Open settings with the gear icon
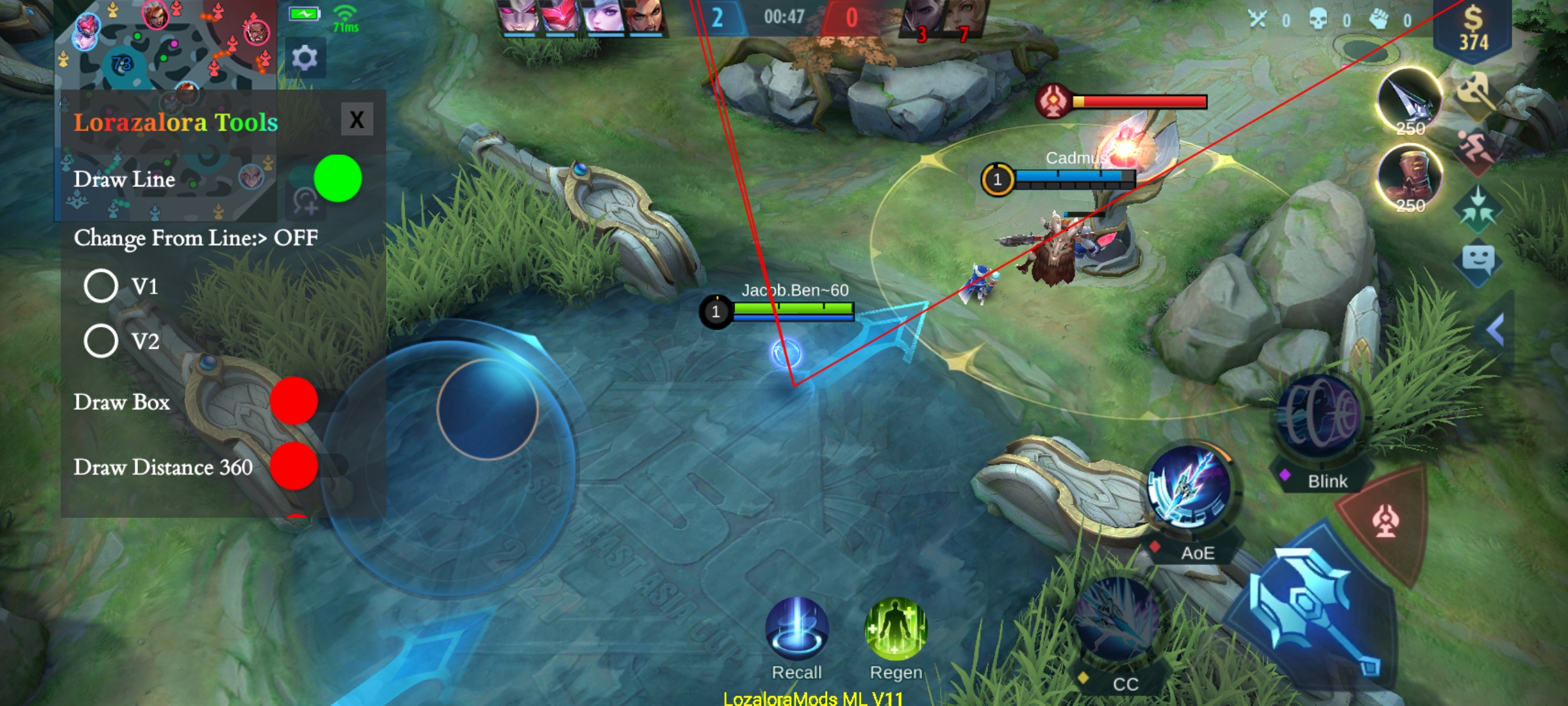The width and height of the screenshot is (1568, 706). click(x=304, y=59)
